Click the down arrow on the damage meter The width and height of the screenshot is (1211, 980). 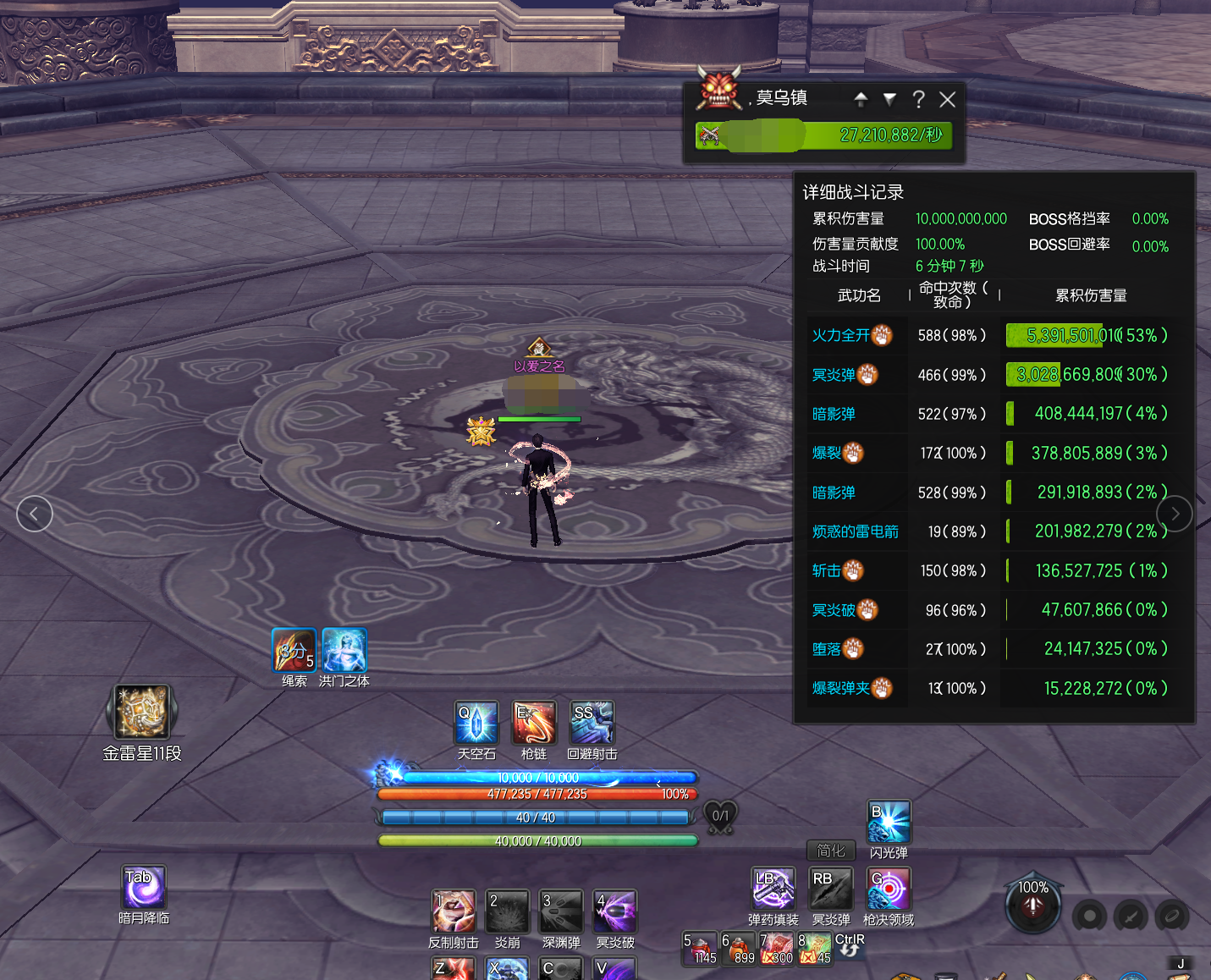click(x=889, y=99)
